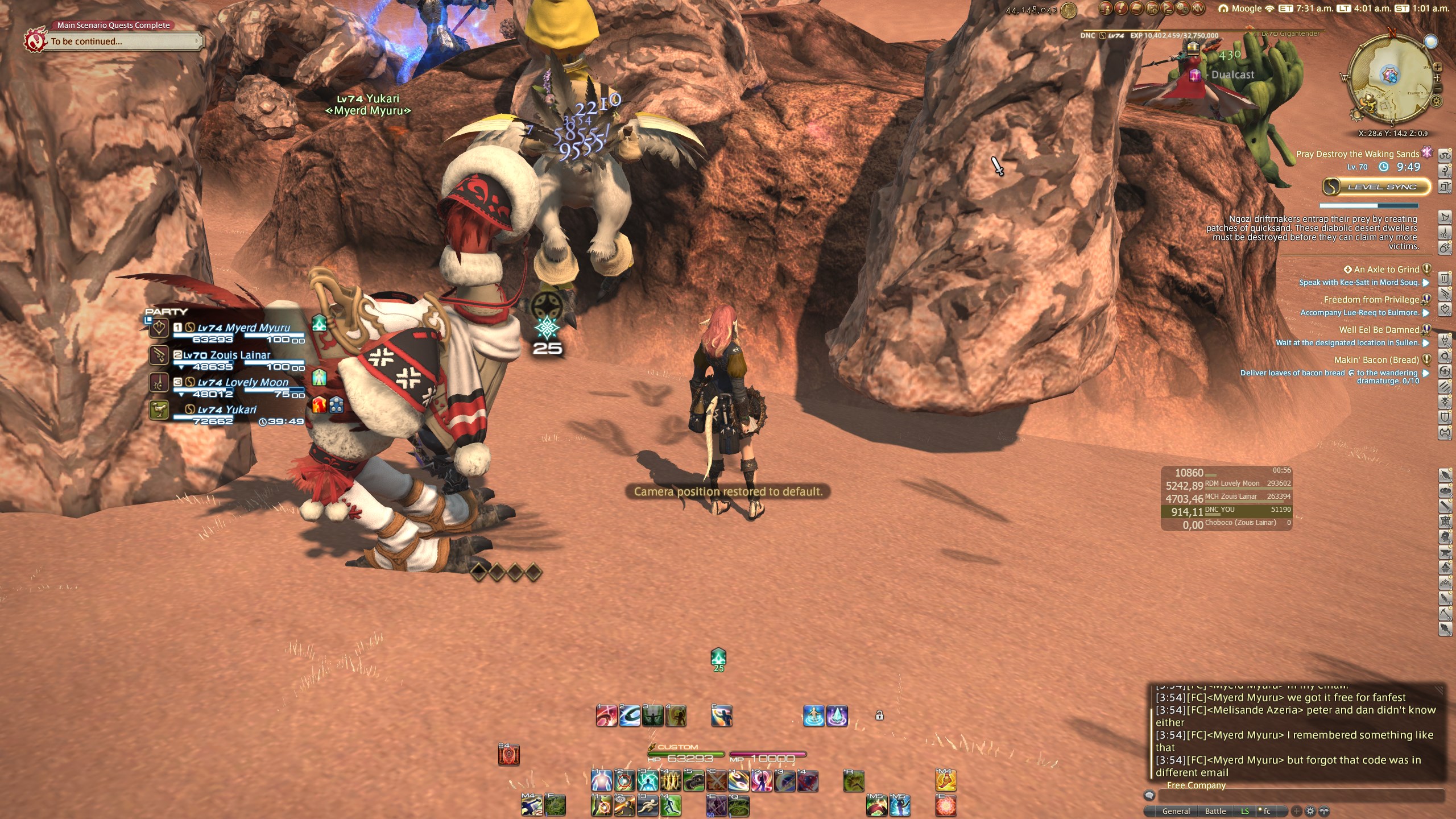Screen dimensions: 1456x819
Task: Toggle the hotbar lock padlock icon
Action: pyautogui.click(x=879, y=715)
